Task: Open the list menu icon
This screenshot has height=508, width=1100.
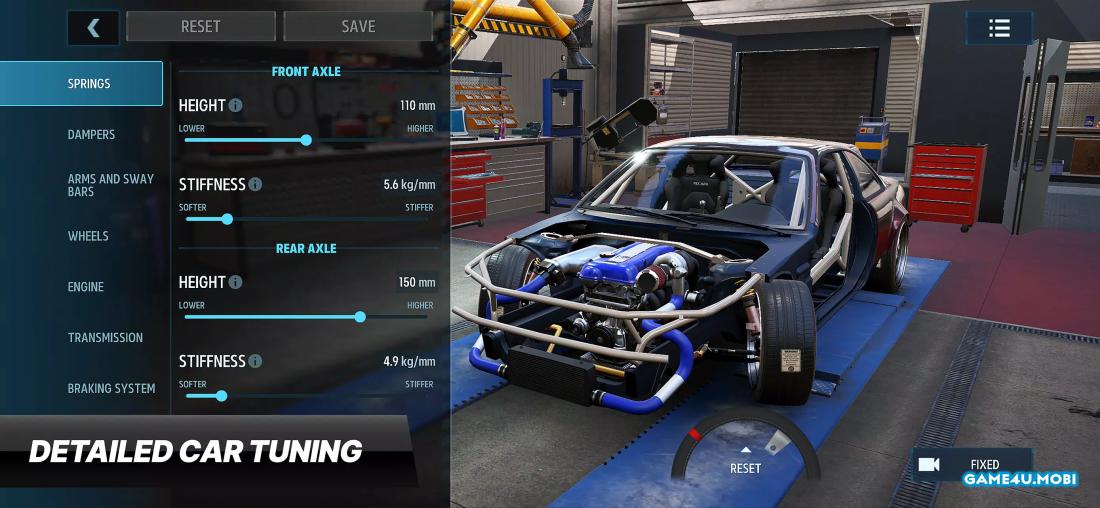Action: pos(999,28)
